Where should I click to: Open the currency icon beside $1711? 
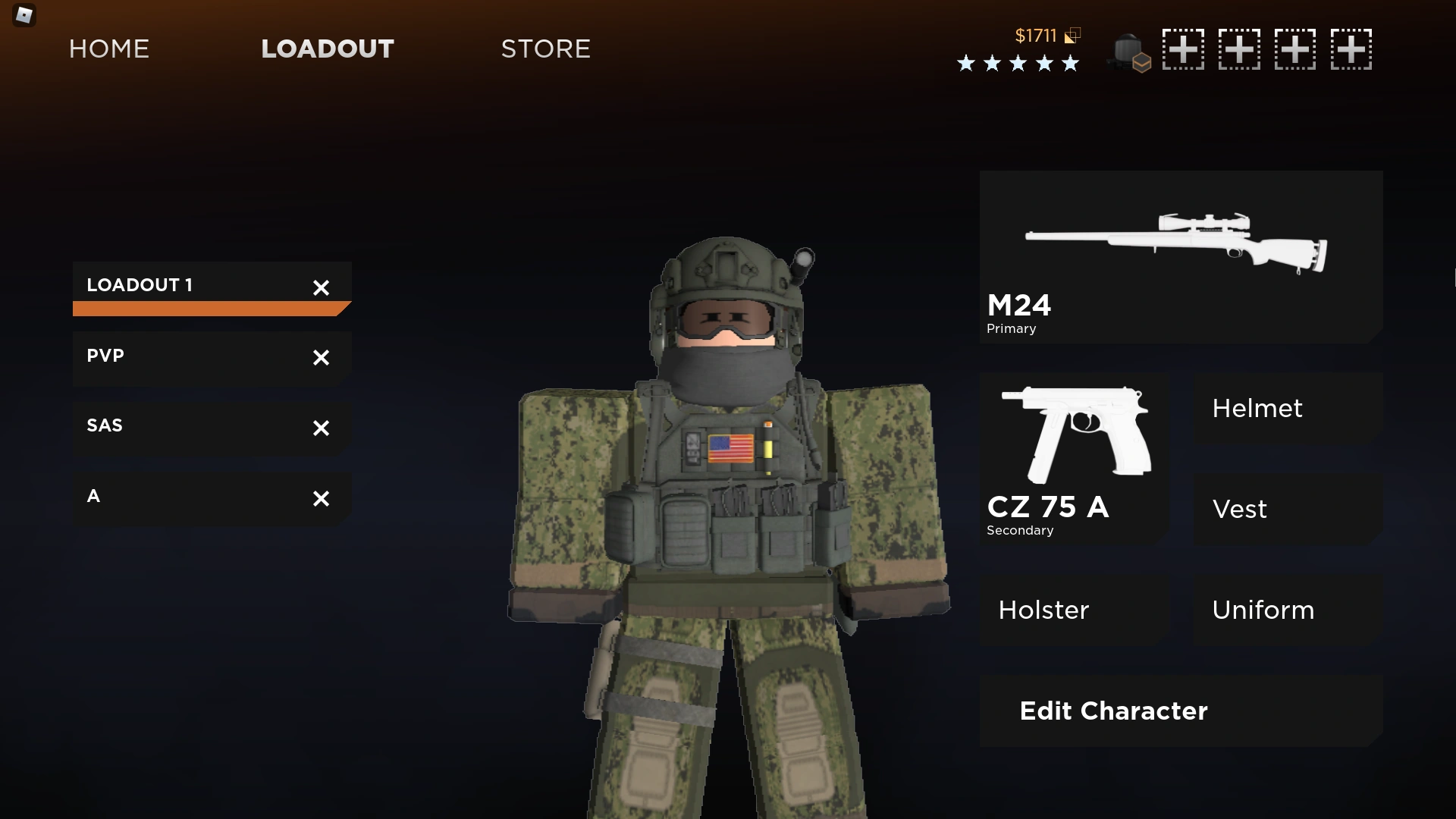pos(1072,35)
